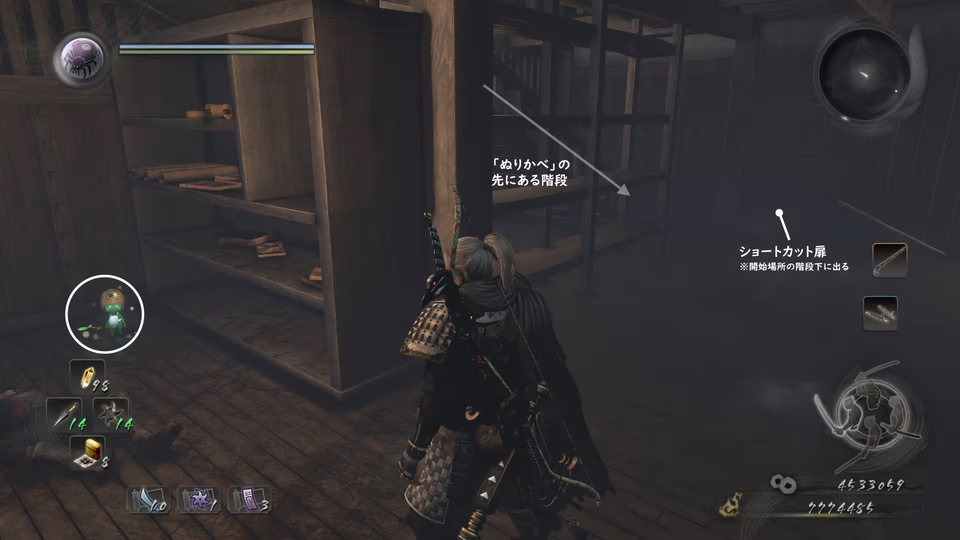Screen dimensions: 960x540
Task: Choose the yellow box item with count 8
Action: coord(88,453)
